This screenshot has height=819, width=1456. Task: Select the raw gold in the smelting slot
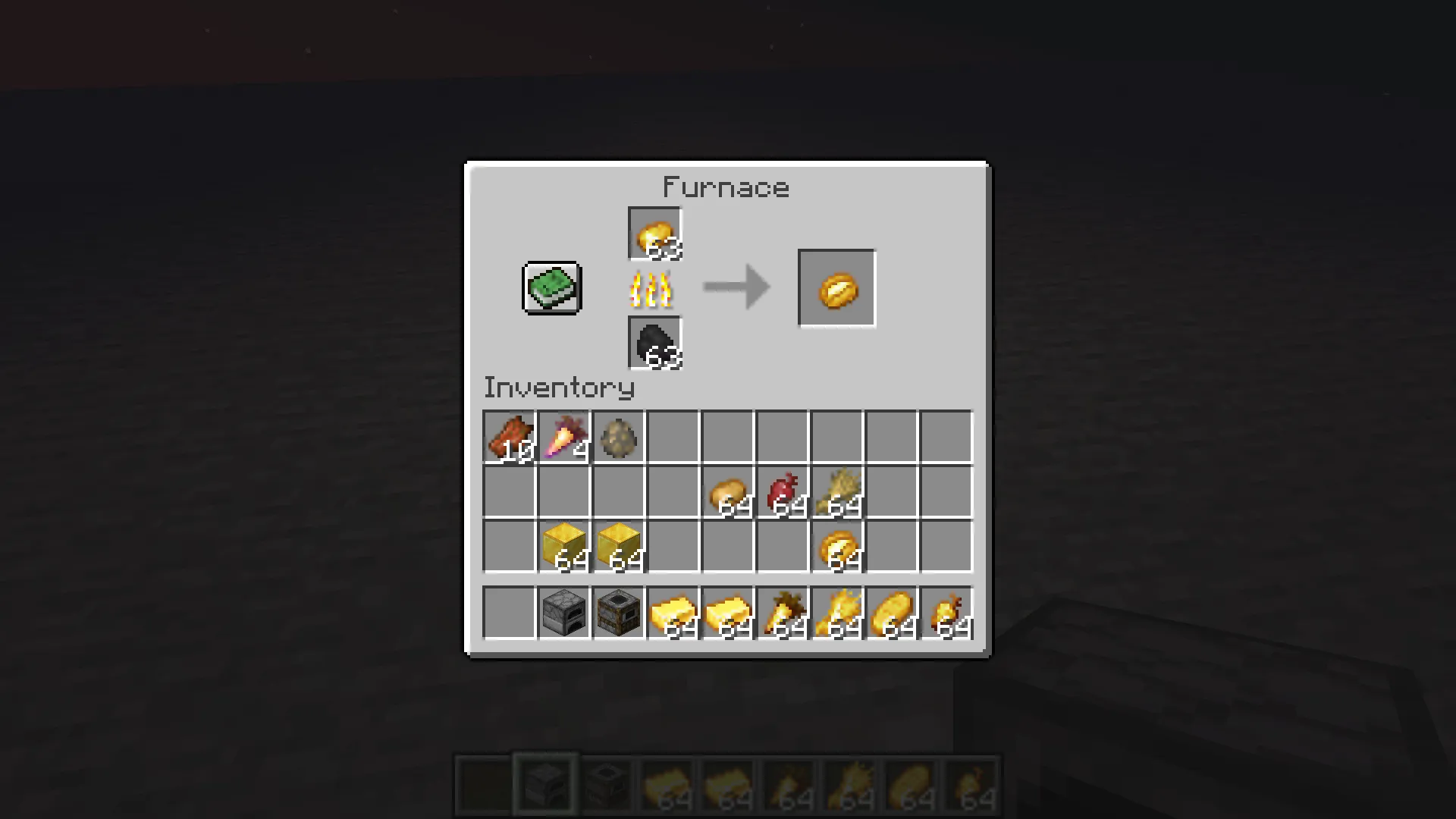pyautogui.click(x=654, y=233)
